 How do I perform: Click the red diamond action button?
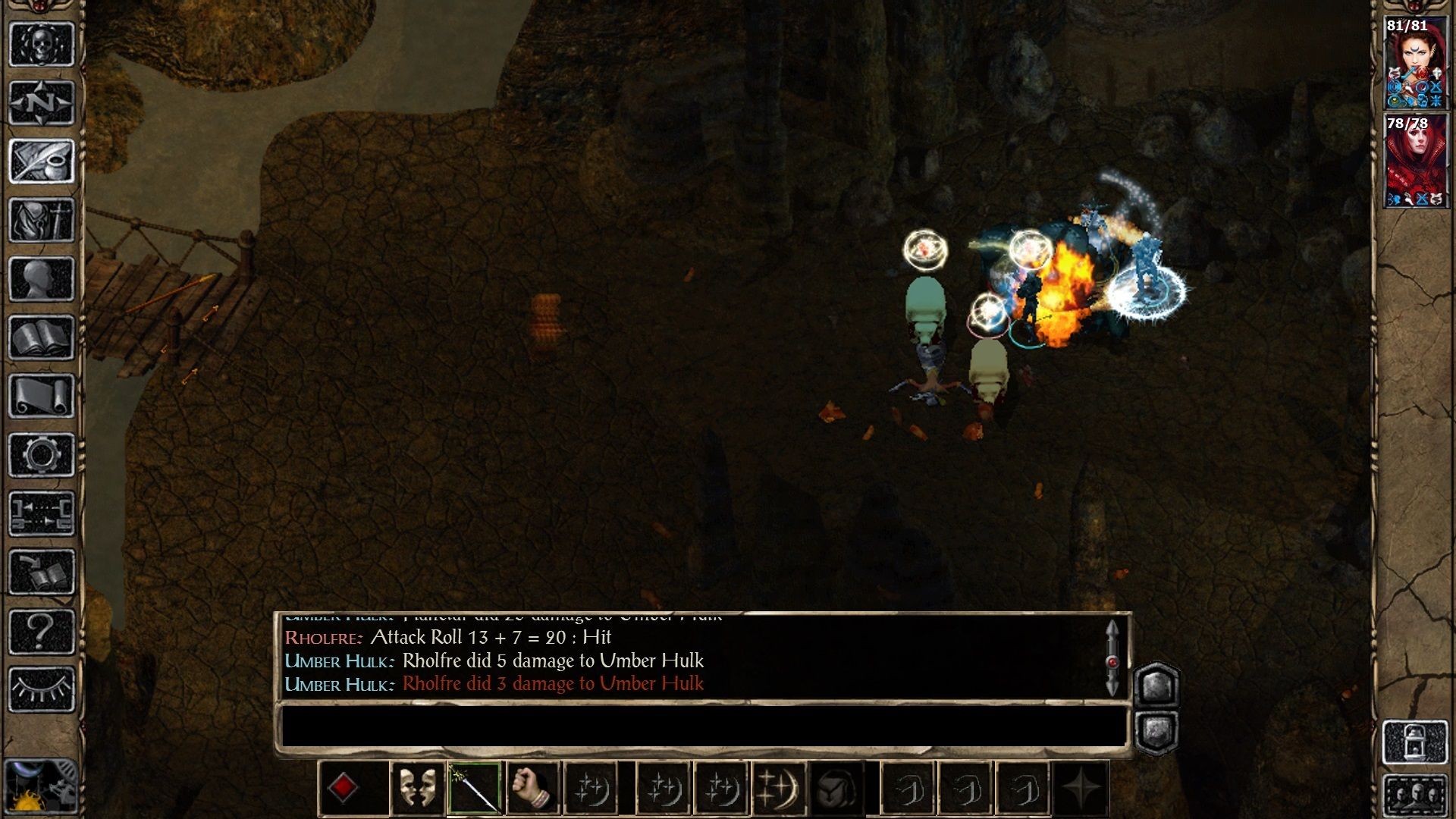343,788
